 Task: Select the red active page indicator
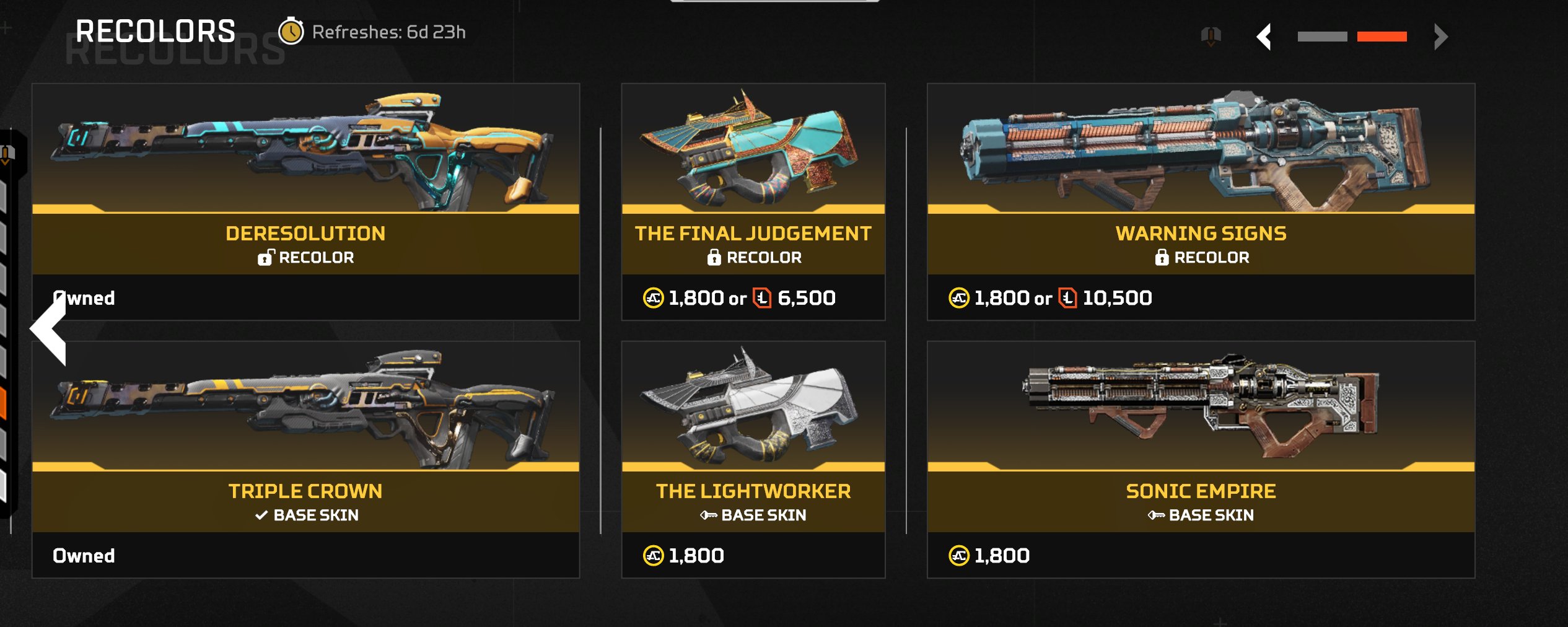pyautogui.click(x=1382, y=37)
